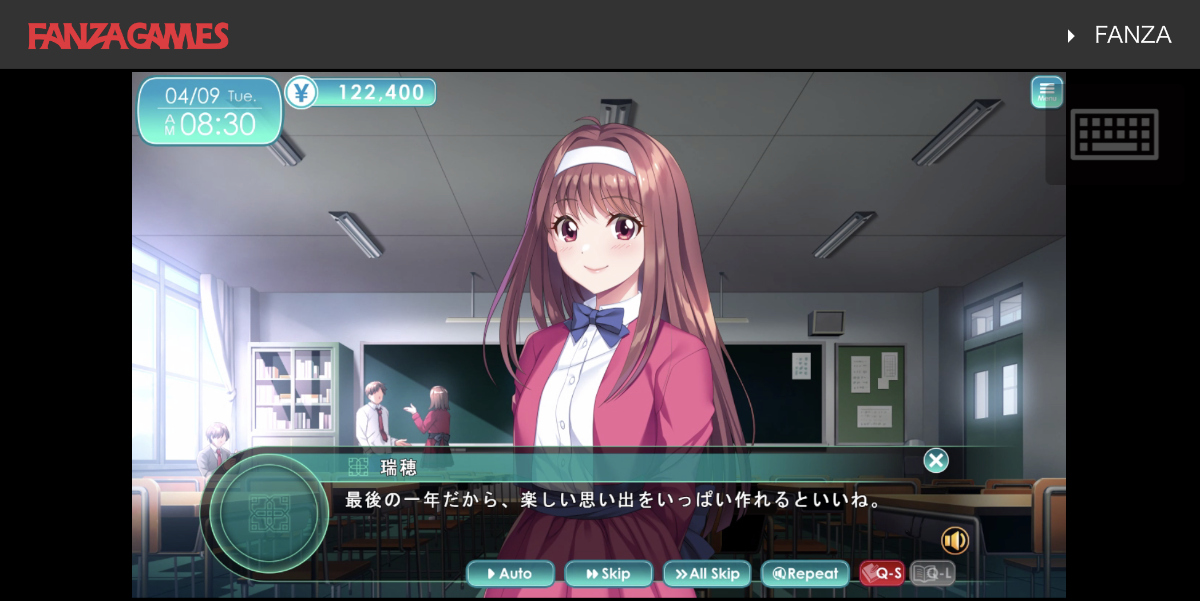The image size is (1200, 601).
Task: Toggle the speaker sound icon
Action: point(955,541)
